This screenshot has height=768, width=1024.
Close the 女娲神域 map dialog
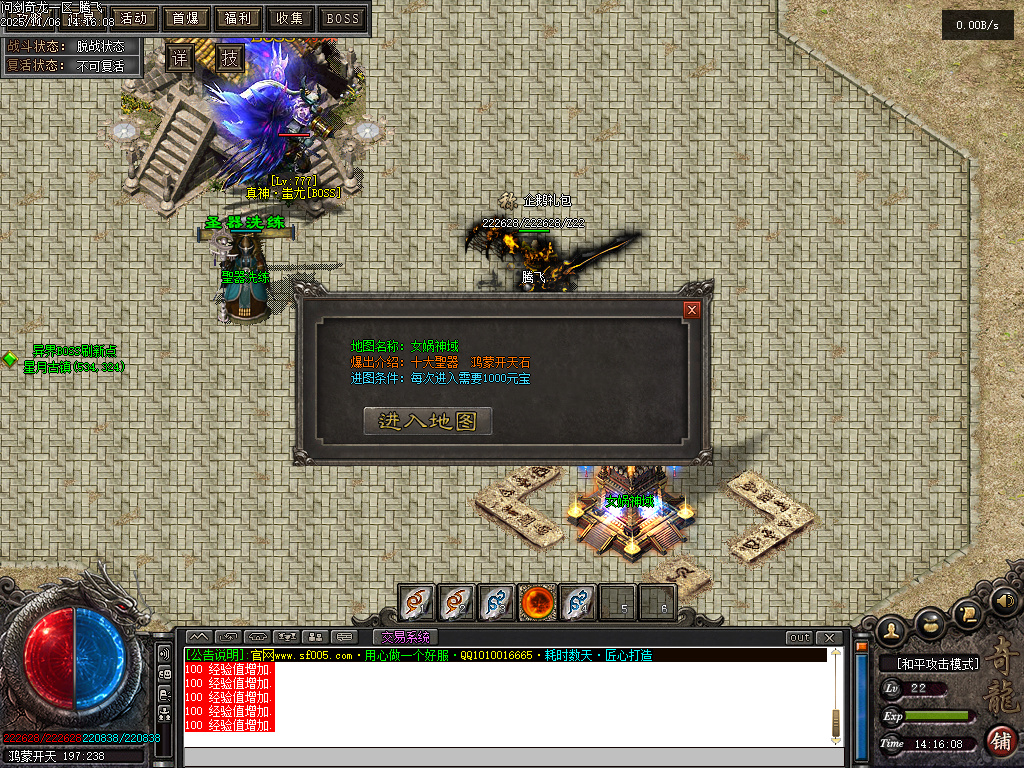[692, 310]
